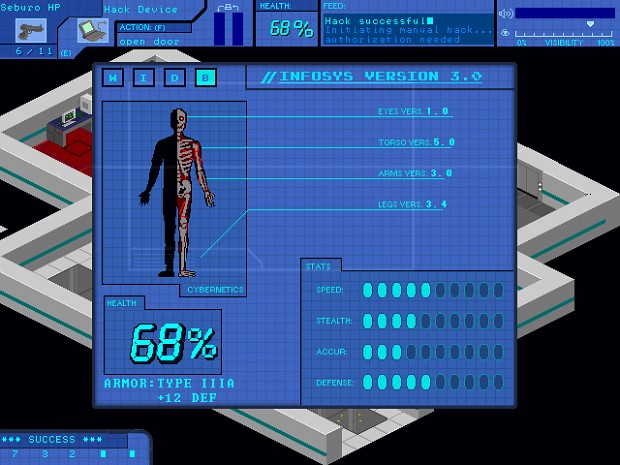Choose the highlighted B tab
The image size is (620, 465).
(x=206, y=77)
